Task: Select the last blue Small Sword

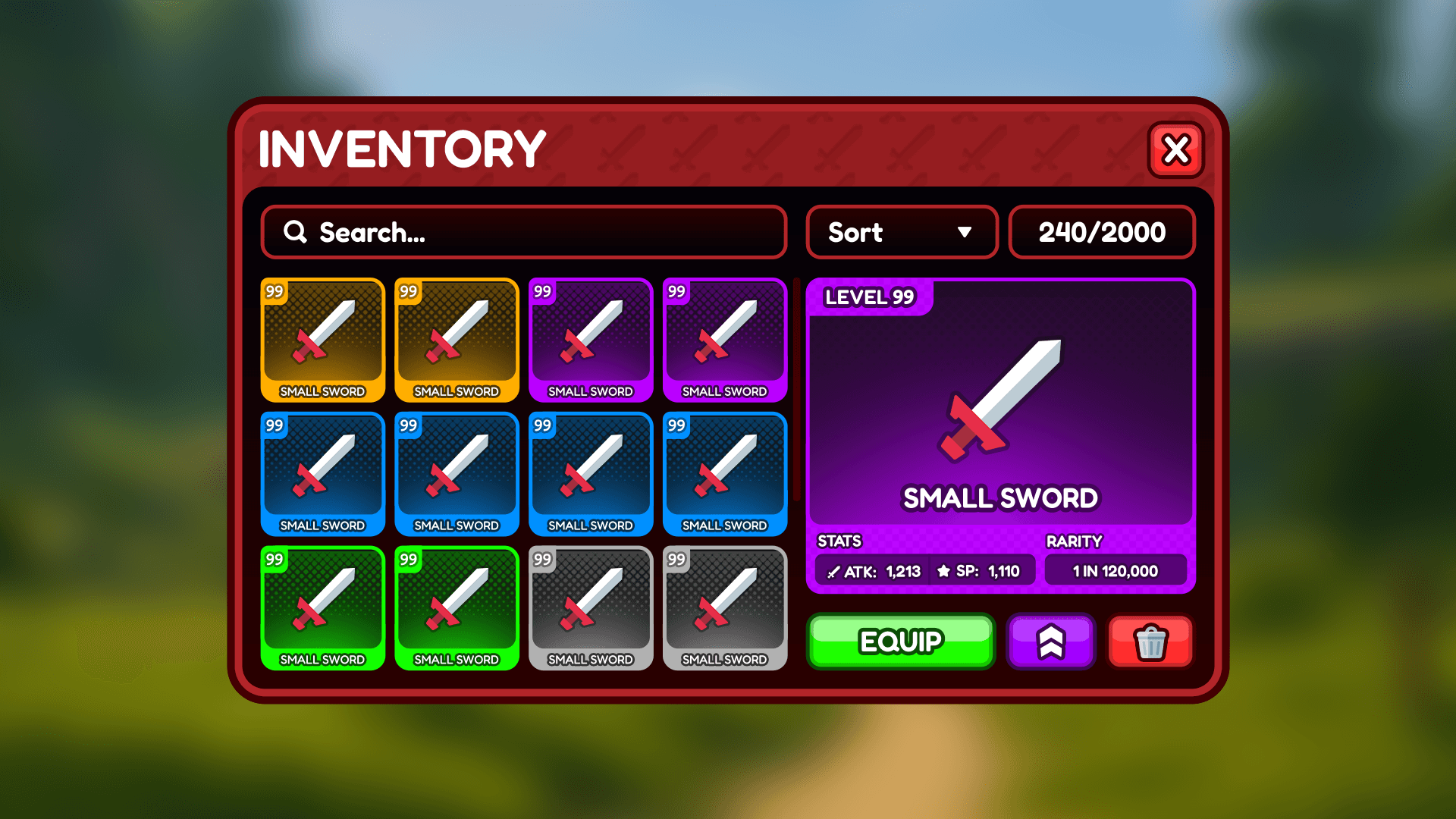Action: pos(724,474)
